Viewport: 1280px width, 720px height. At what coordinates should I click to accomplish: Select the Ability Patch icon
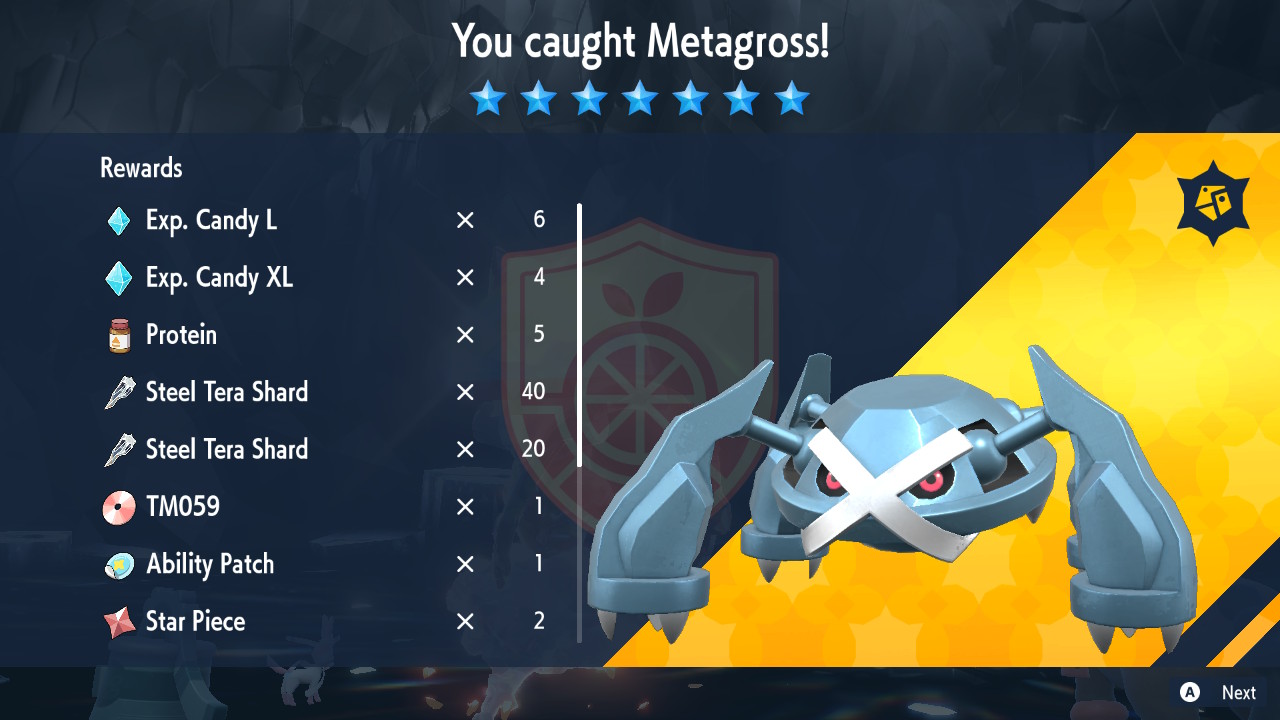pyautogui.click(x=120, y=564)
